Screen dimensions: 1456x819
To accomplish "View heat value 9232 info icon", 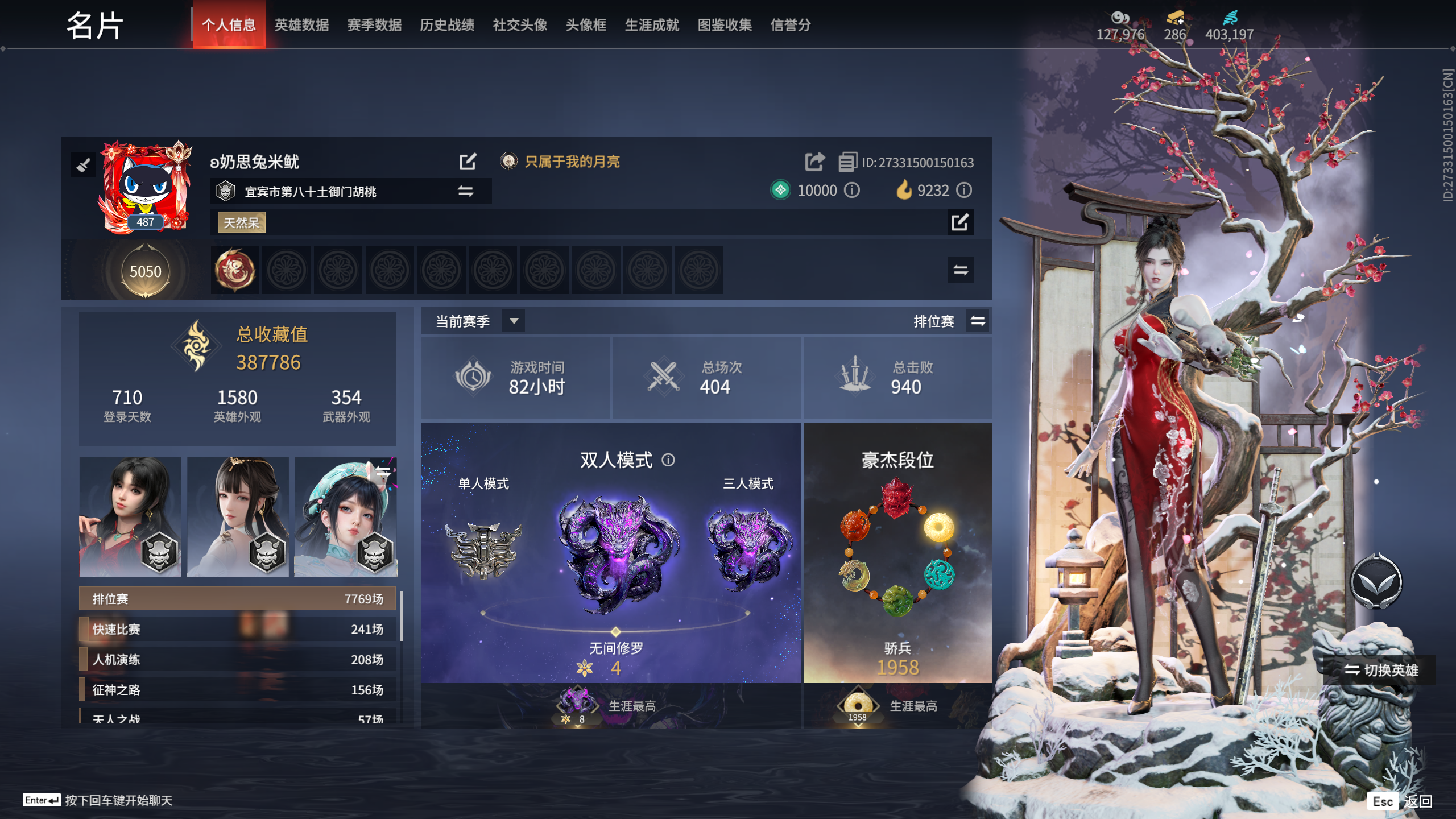I will point(963,191).
